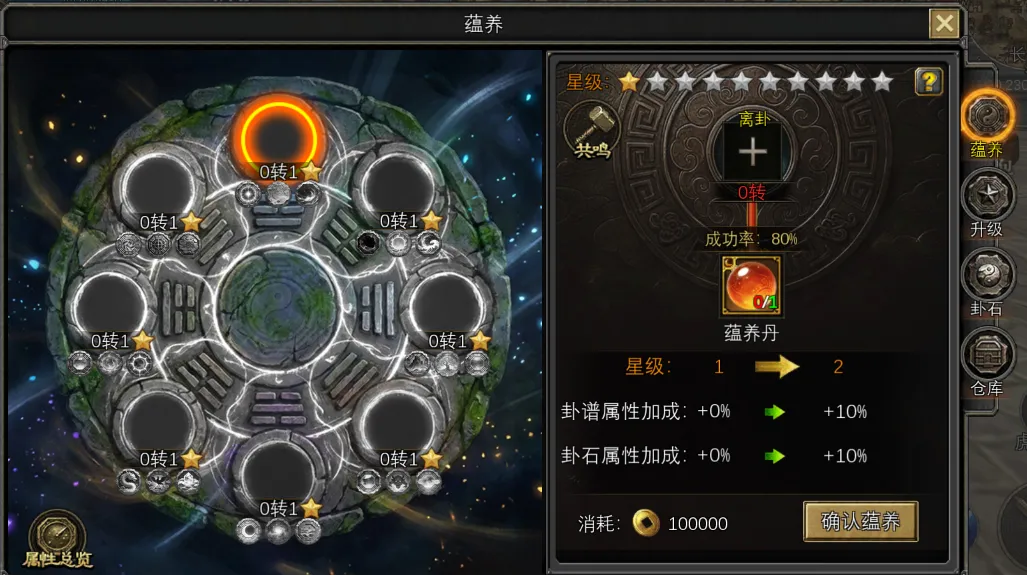Confirm nurturing with 确认蕴养 button
1027x575 pixels.
(x=860, y=521)
